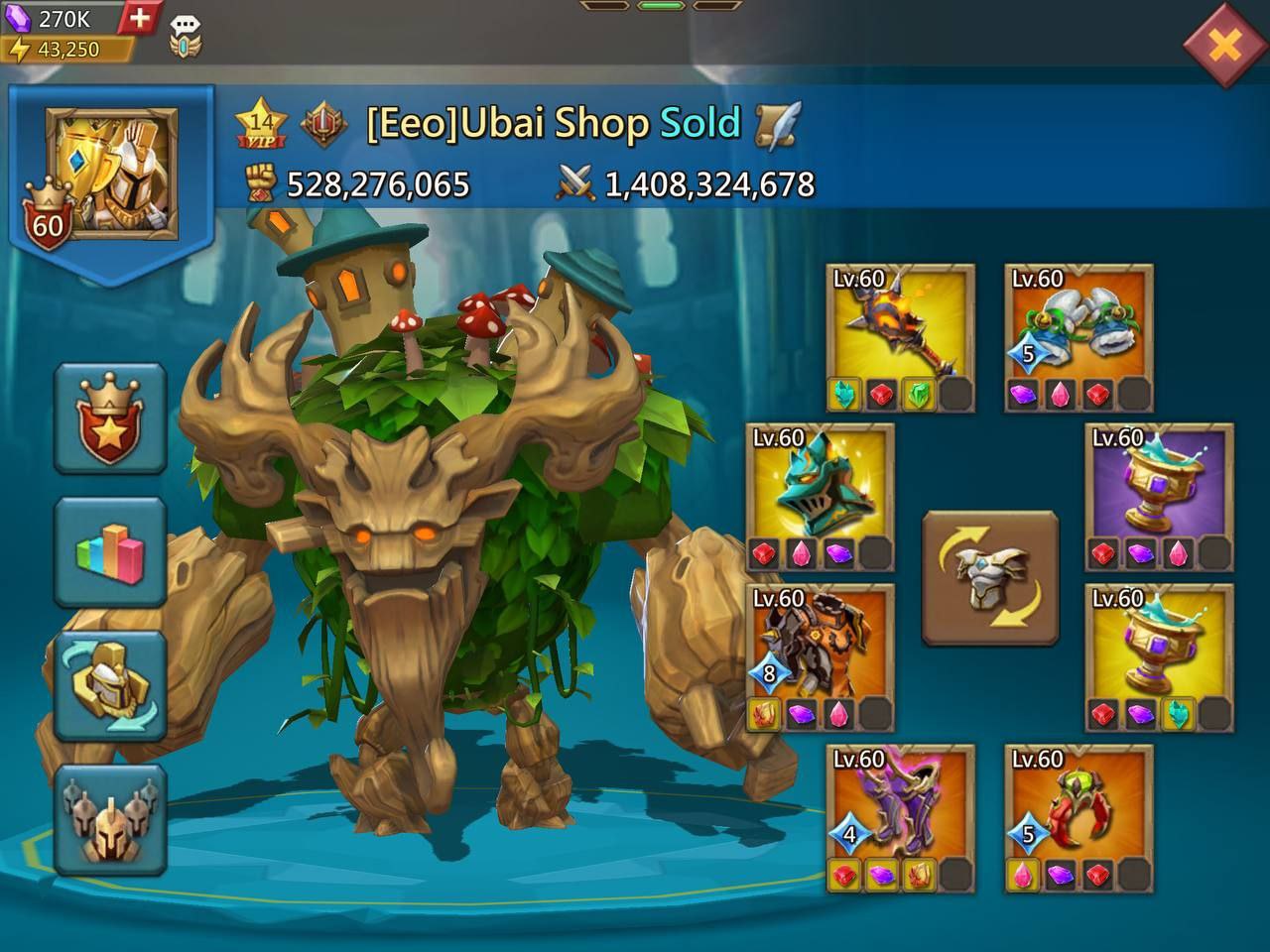Show the colored bar chart stats
Viewport: 1270px width, 952px height.
pyautogui.click(x=109, y=551)
